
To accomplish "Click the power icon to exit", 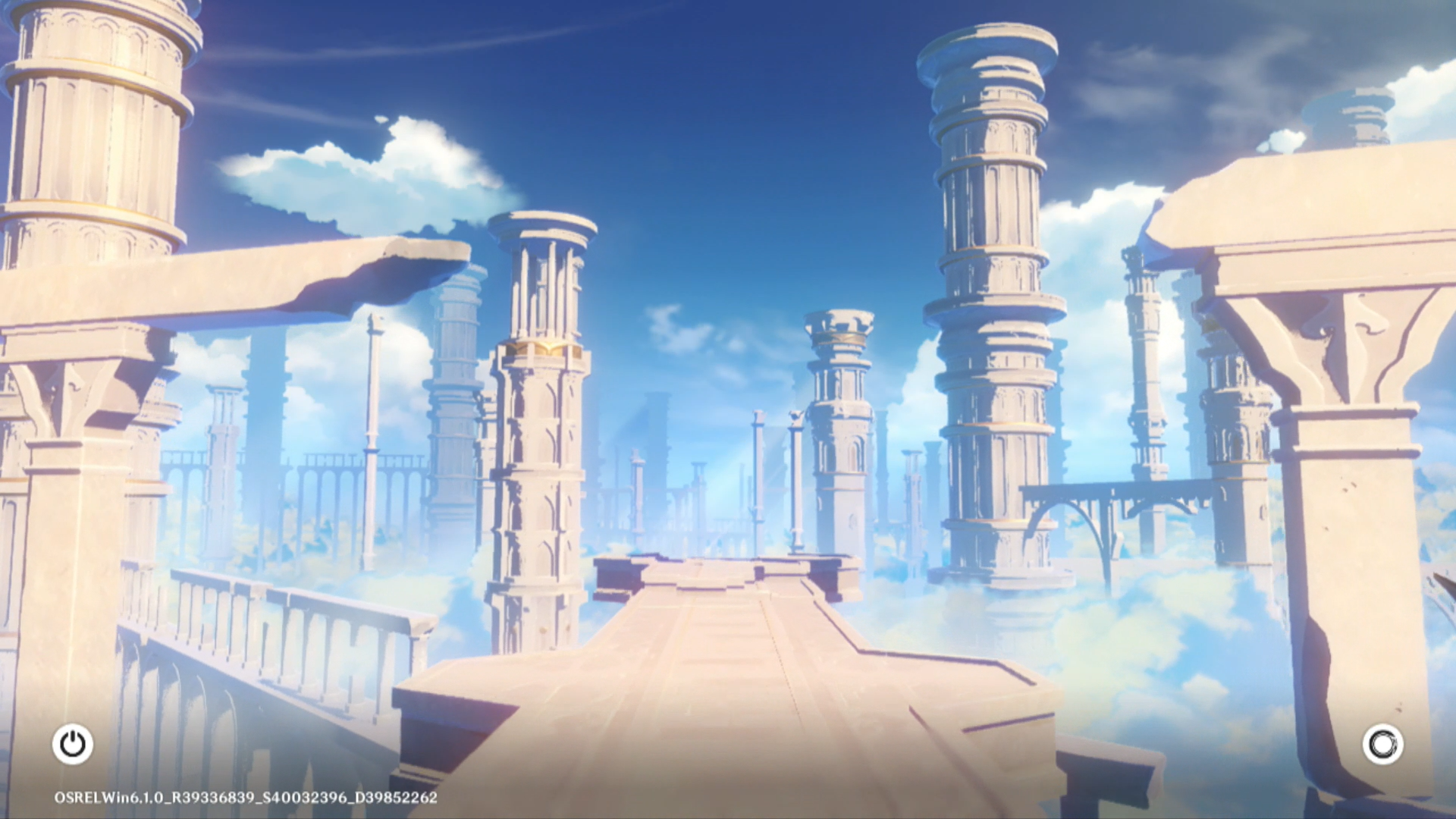I will click(73, 744).
